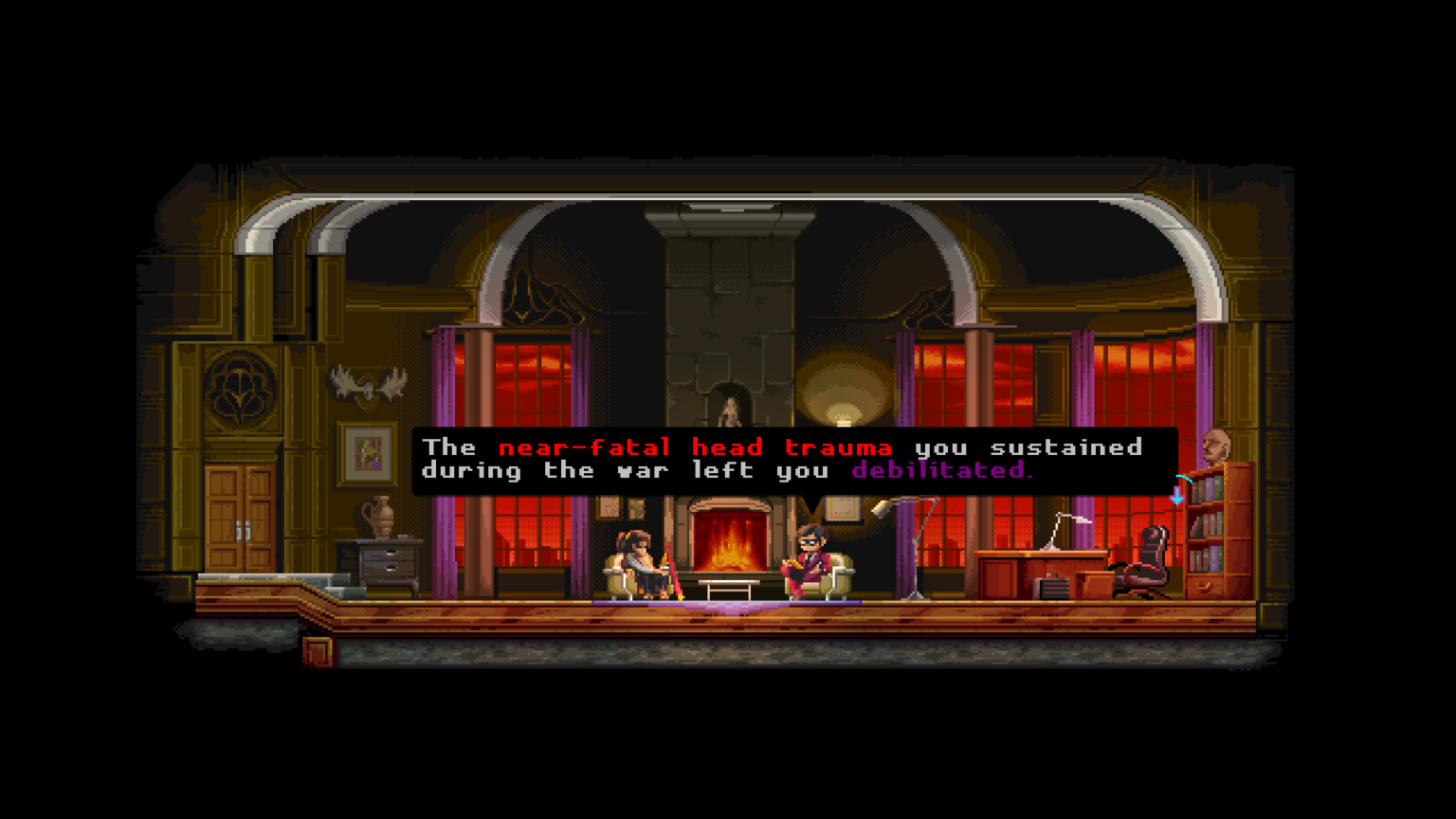The height and width of the screenshot is (819, 1456).
Task: Click the red text 'near-fatal head trauma'
Action: click(x=695, y=447)
